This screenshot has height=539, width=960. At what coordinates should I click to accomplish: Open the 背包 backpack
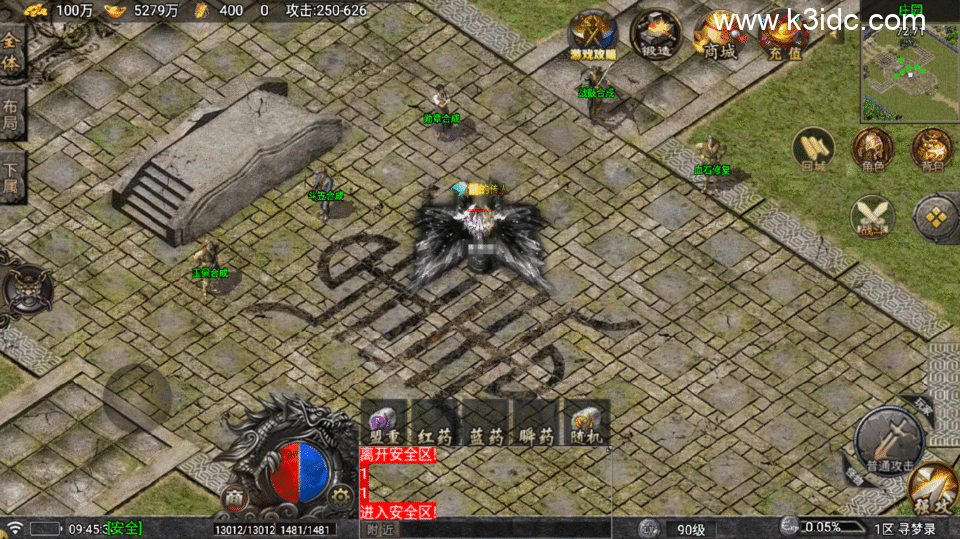931,149
